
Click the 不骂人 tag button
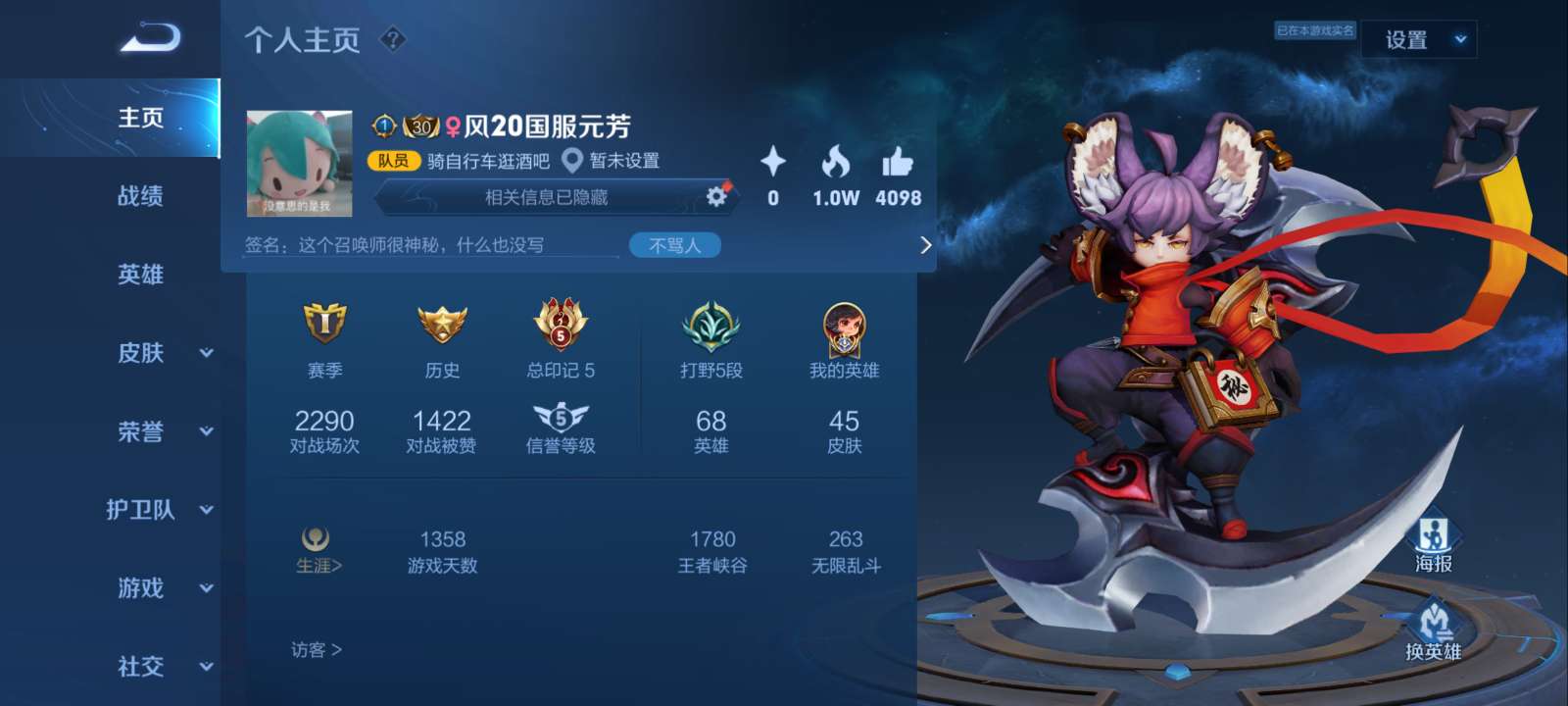click(x=674, y=244)
